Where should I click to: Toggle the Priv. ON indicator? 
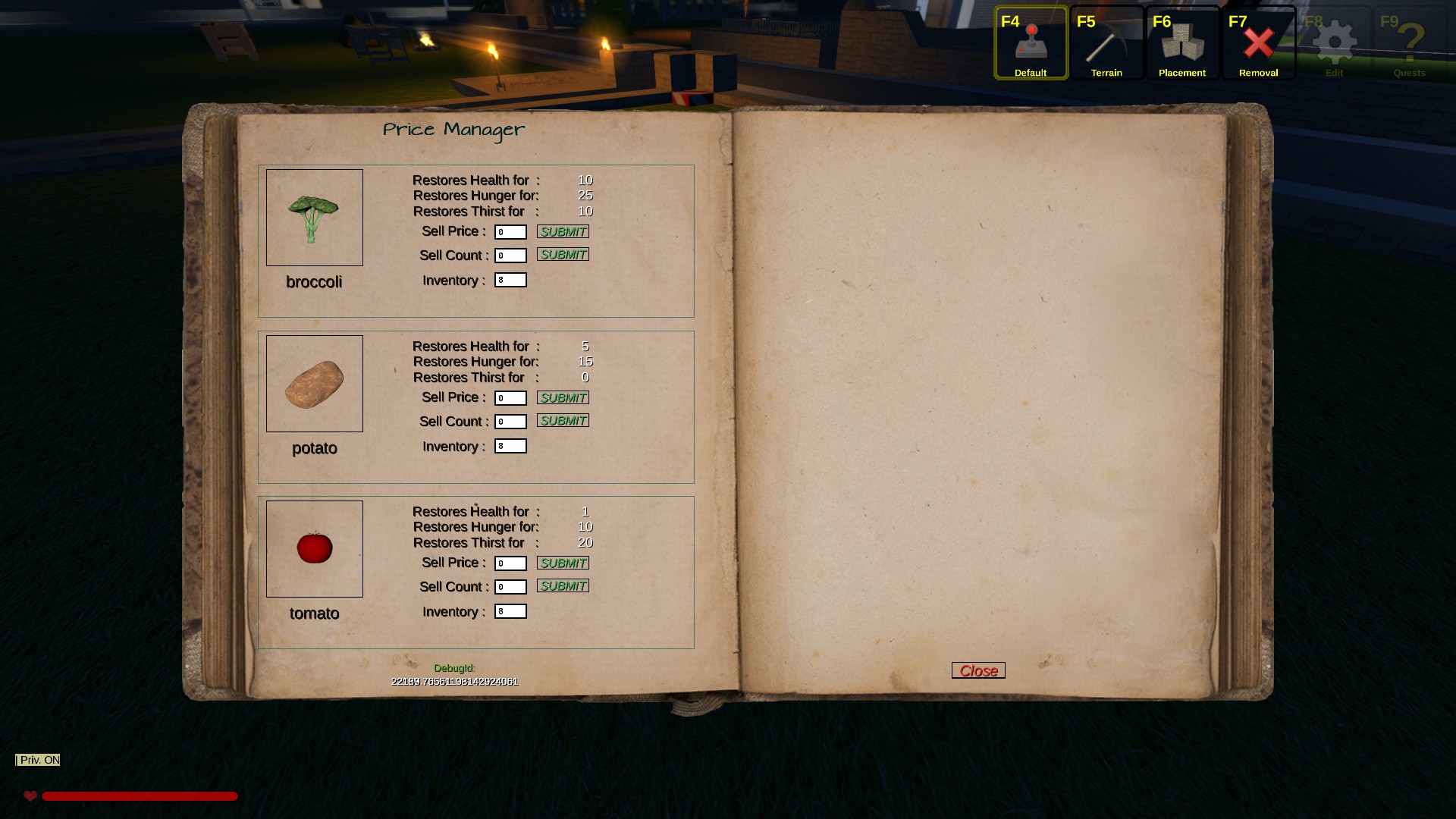[x=38, y=760]
